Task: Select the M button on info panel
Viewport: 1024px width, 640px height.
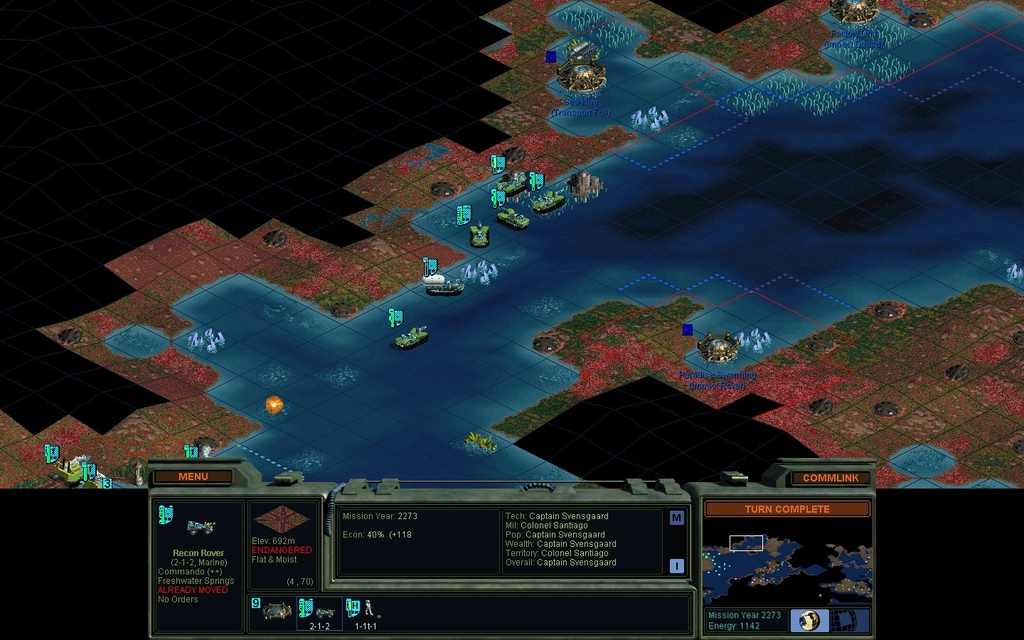Action: (676, 517)
